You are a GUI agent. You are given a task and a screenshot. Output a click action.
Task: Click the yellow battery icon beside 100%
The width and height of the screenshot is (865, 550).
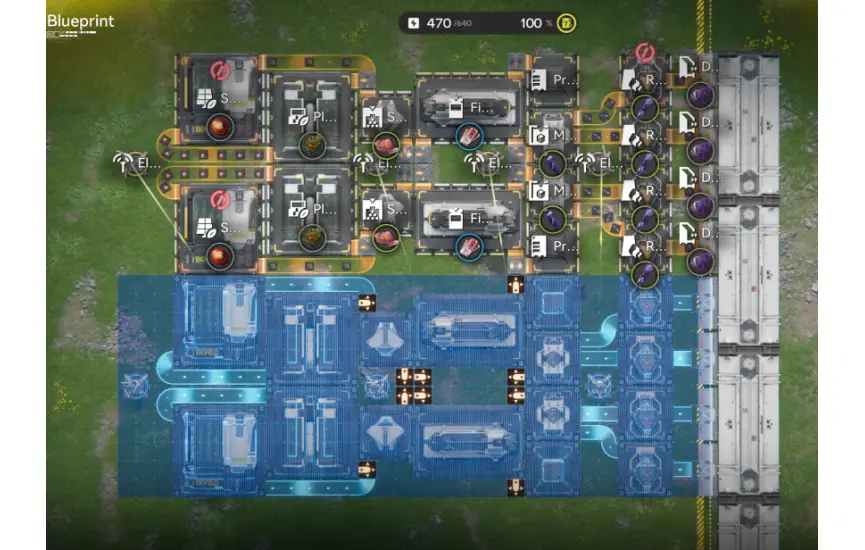[x=564, y=23]
